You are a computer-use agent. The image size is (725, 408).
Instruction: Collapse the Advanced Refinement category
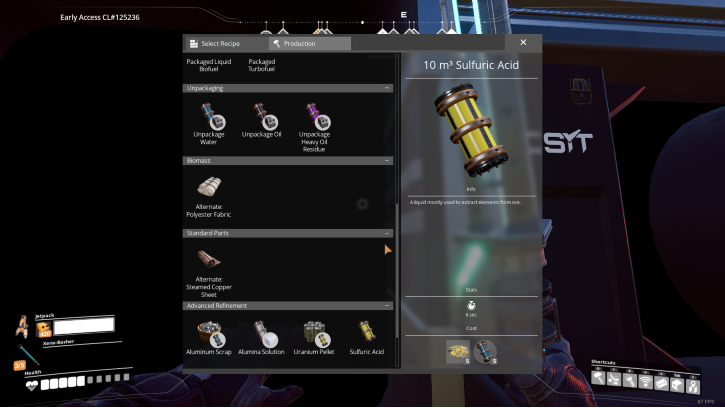click(x=387, y=305)
